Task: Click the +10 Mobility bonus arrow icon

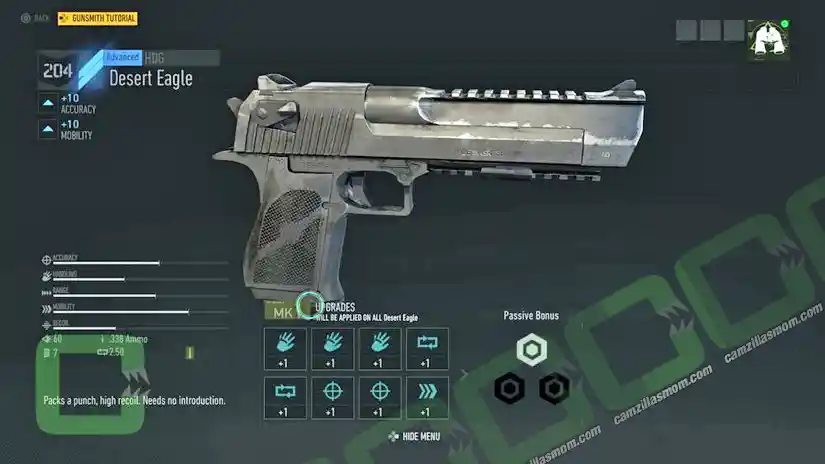Action: point(48,129)
